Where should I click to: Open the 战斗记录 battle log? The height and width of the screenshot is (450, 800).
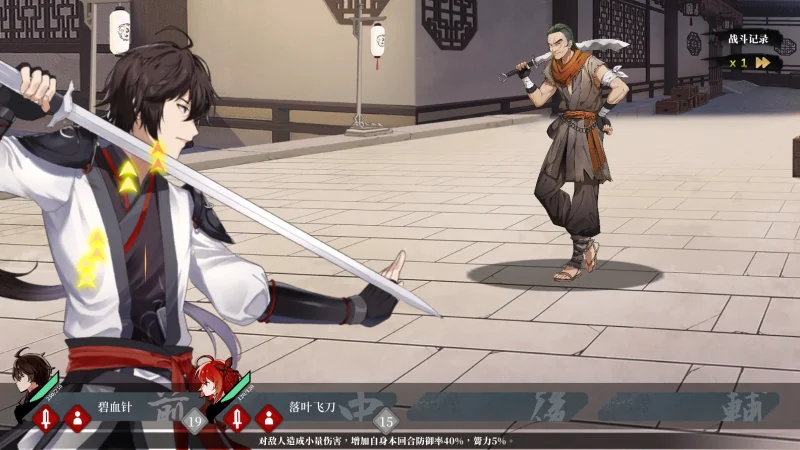[748, 39]
